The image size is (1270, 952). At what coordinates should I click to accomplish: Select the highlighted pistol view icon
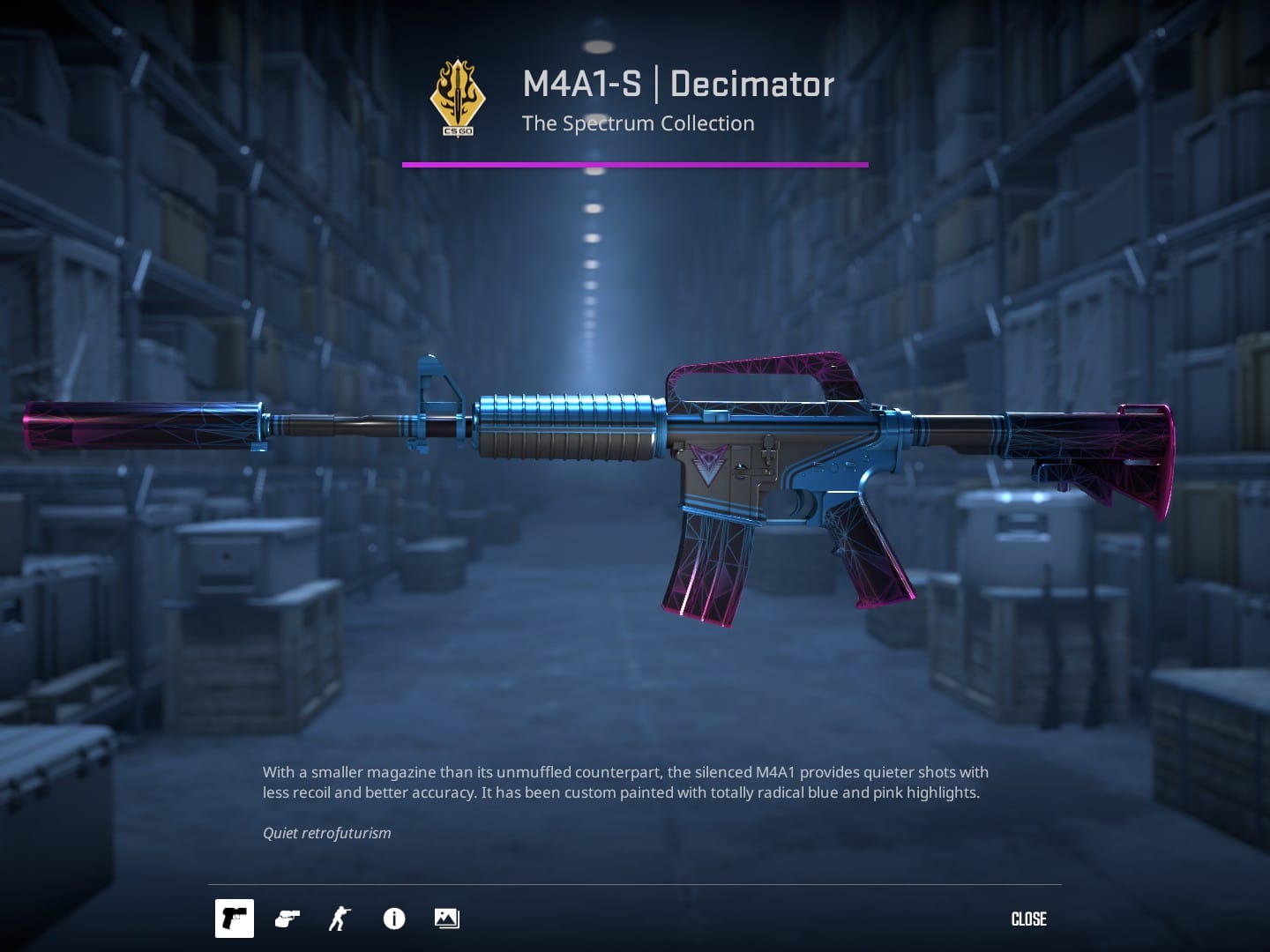click(x=235, y=919)
